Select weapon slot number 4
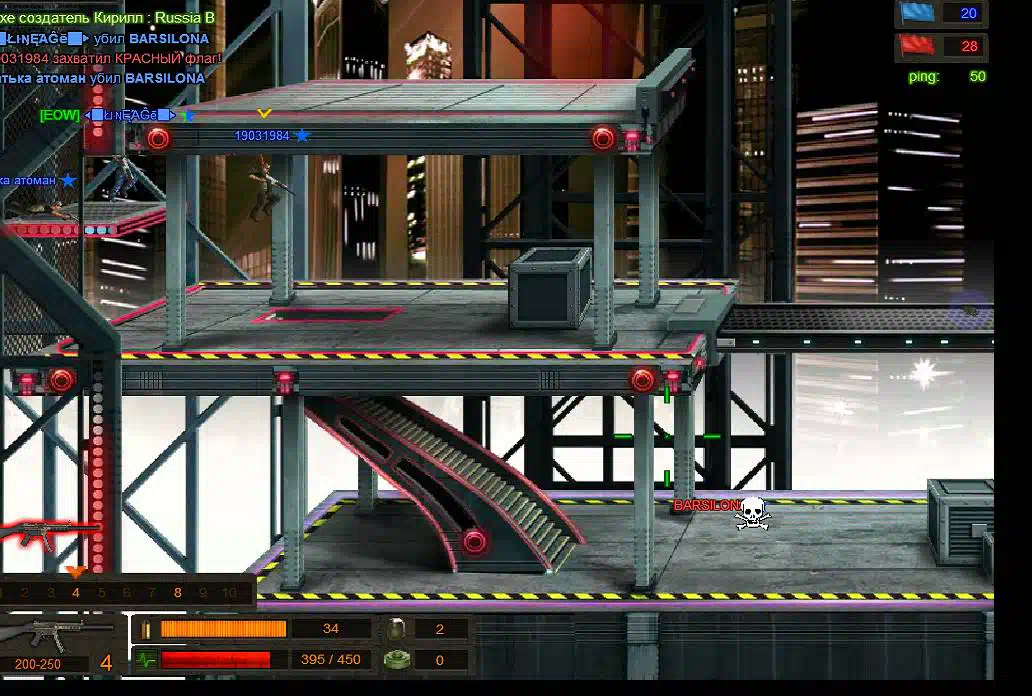The image size is (1032, 696). (x=75, y=592)
